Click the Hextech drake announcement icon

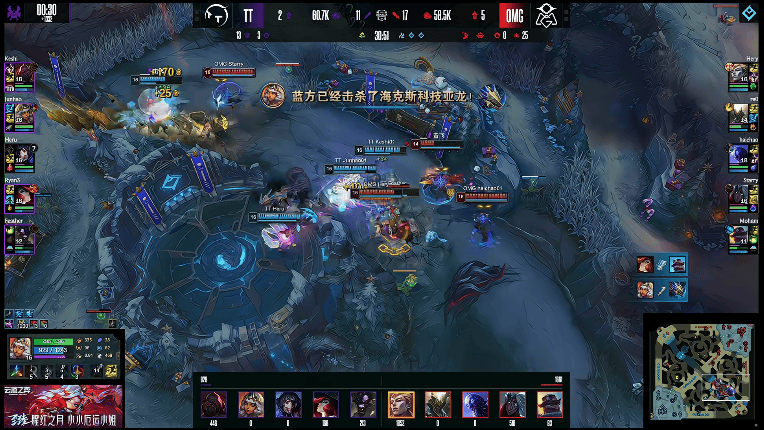point(270,96)
